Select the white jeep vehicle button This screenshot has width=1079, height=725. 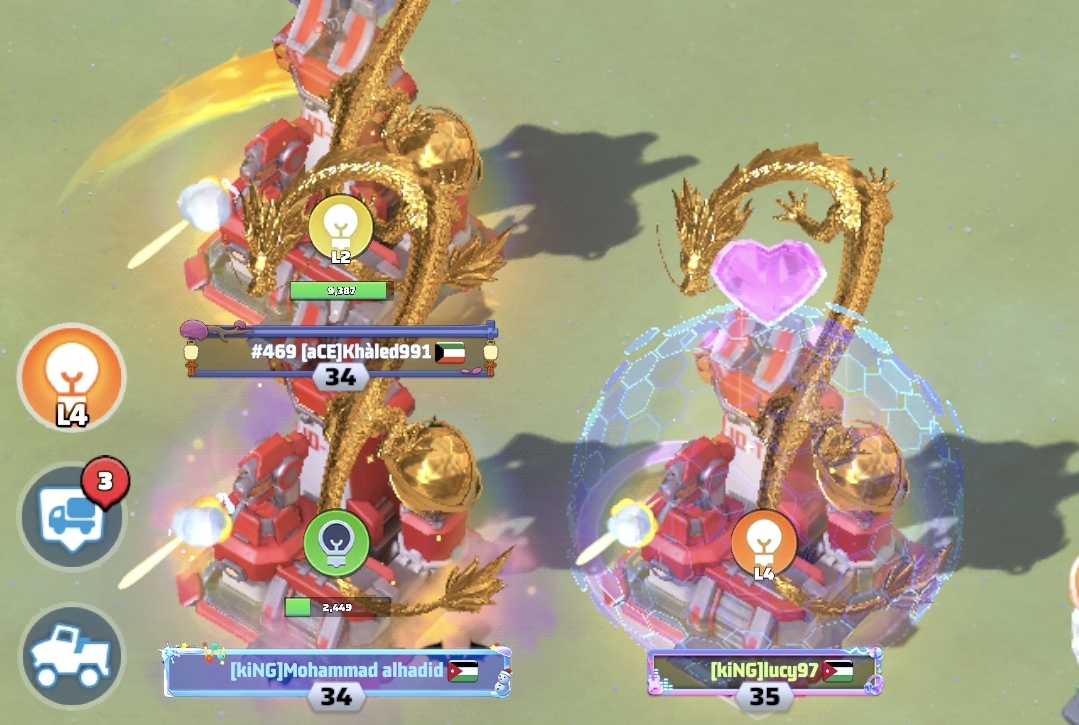point(71,655)
